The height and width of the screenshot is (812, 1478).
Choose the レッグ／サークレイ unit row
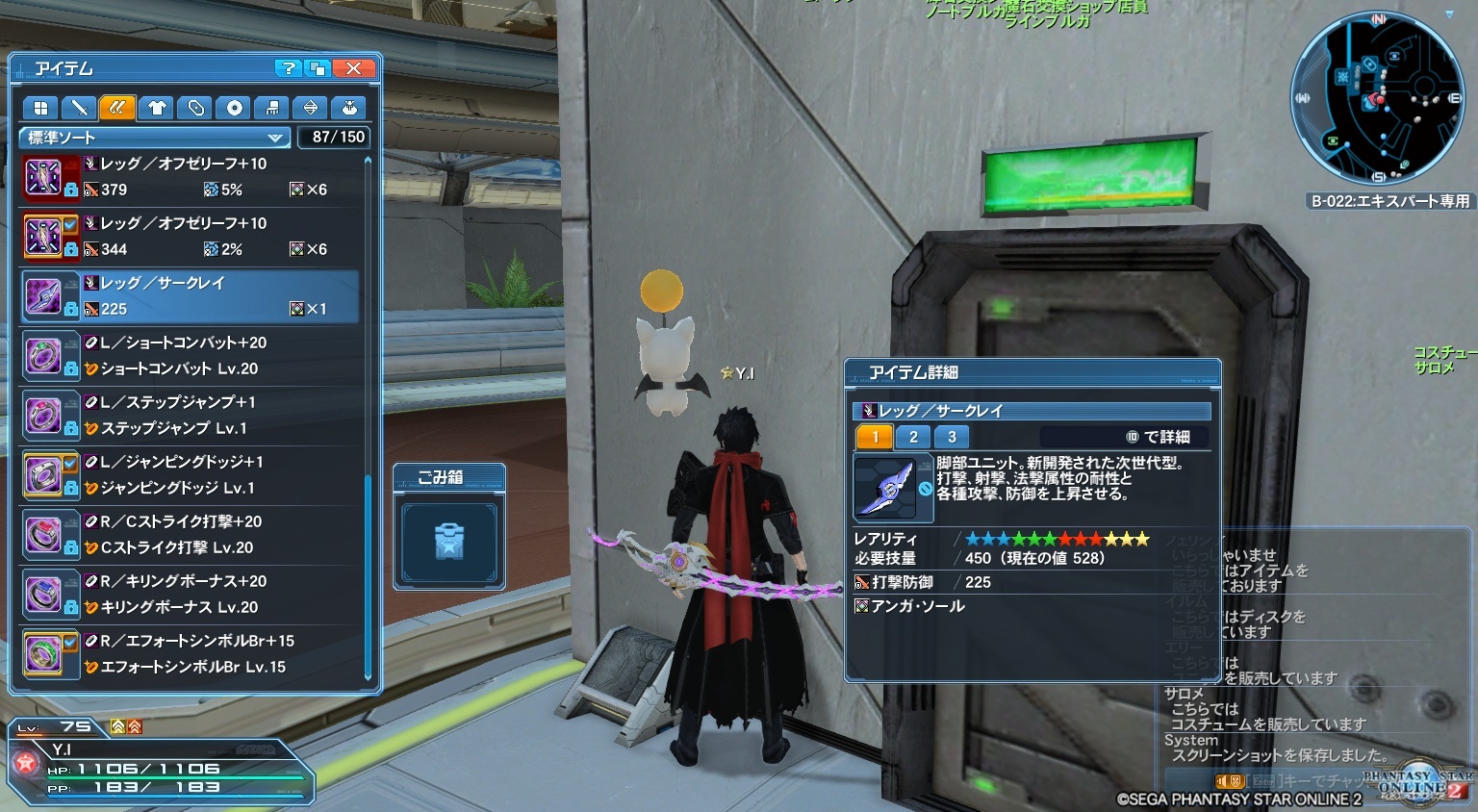(x=192, y=296)
